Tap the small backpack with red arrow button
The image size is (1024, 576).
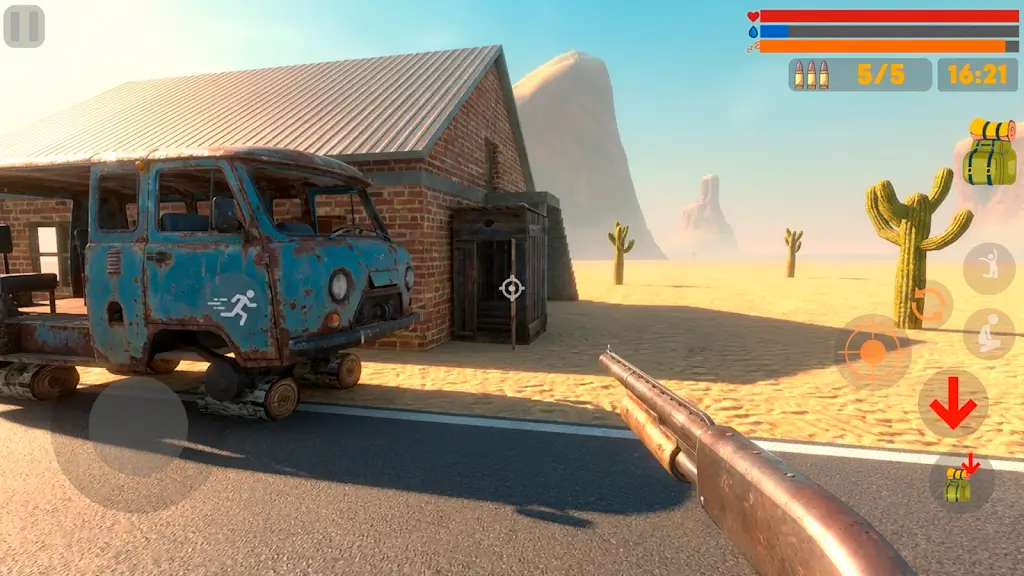coord(961,482)
